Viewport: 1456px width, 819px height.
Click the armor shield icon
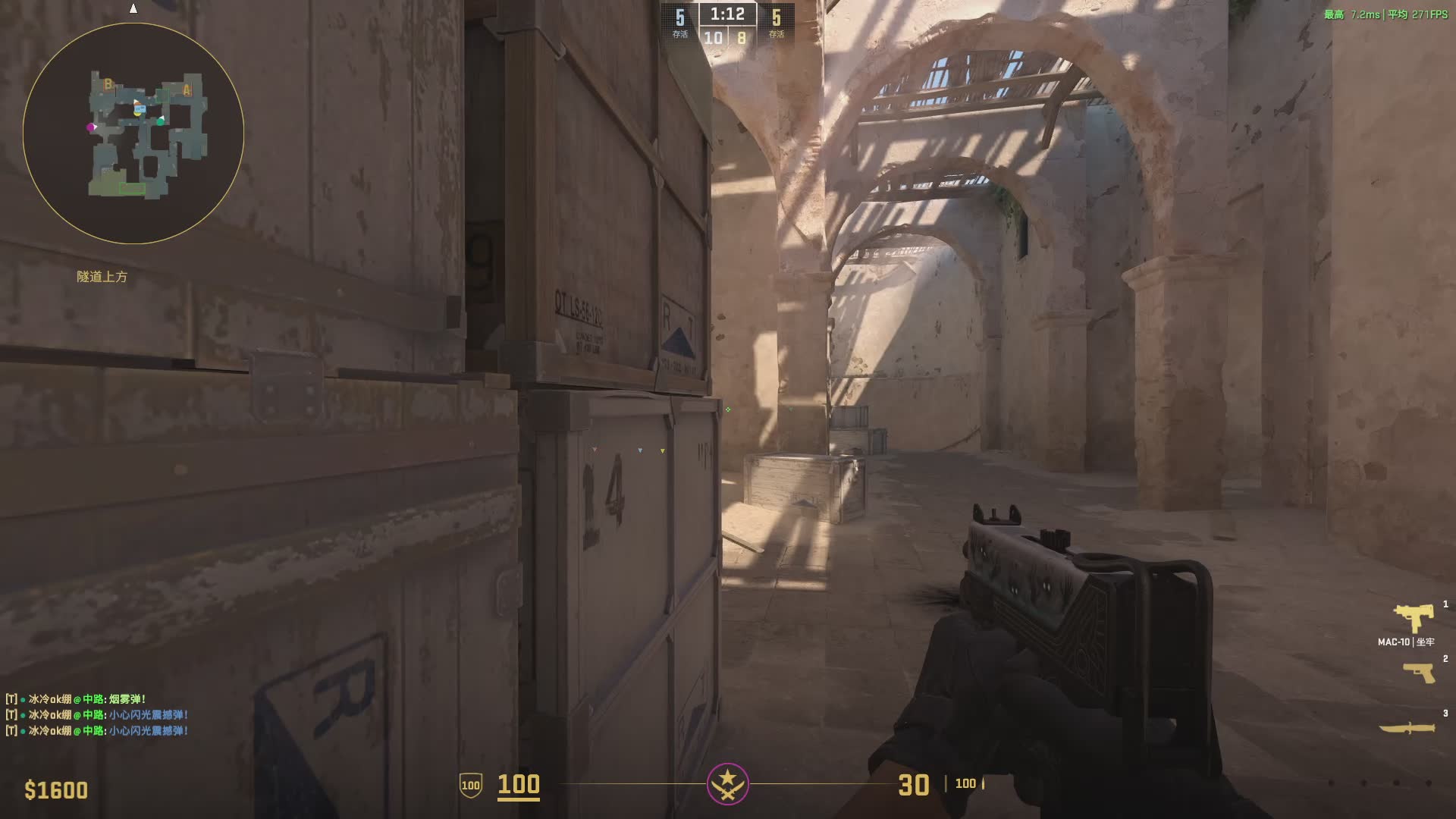point(470,785)
